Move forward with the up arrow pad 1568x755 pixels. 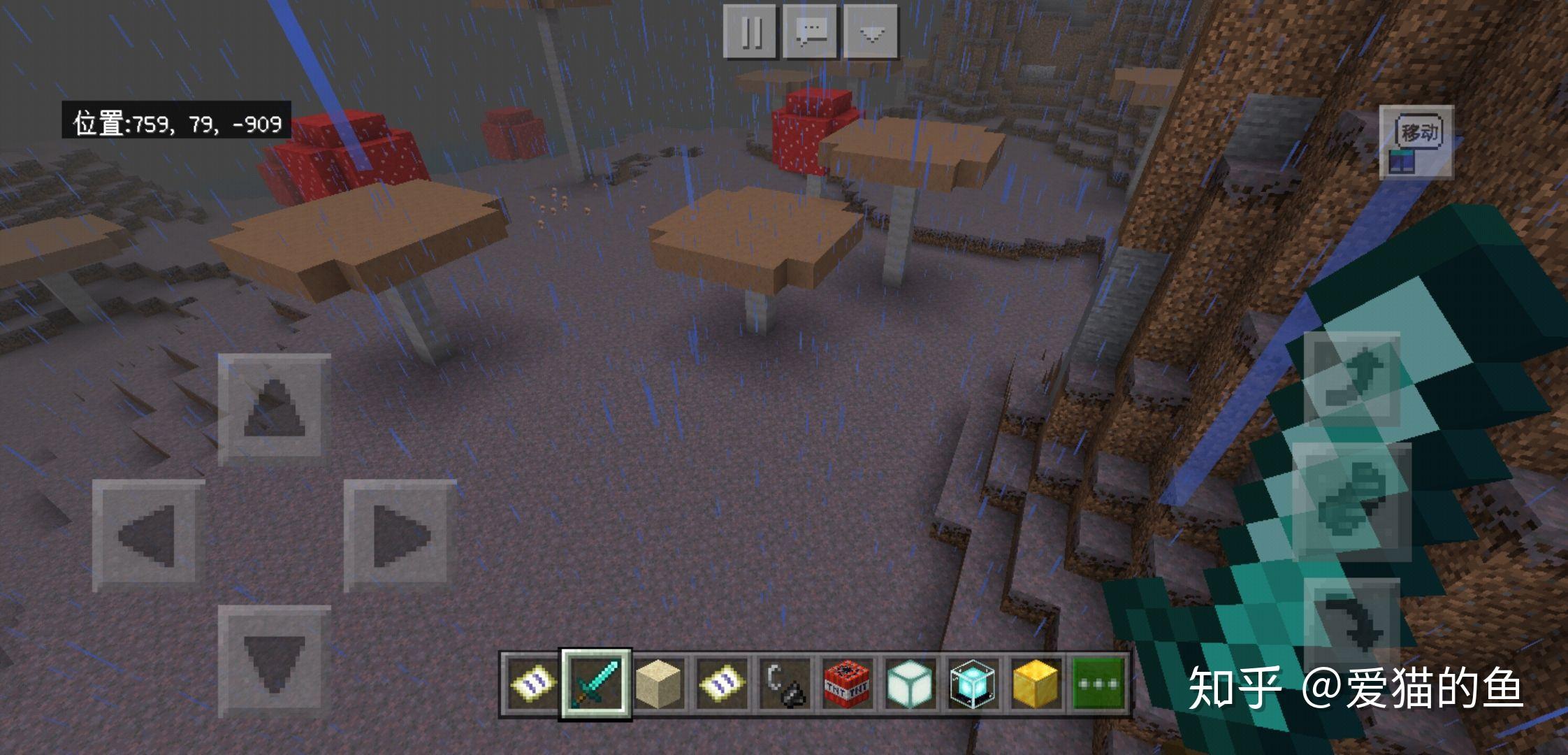coord(273,409)
